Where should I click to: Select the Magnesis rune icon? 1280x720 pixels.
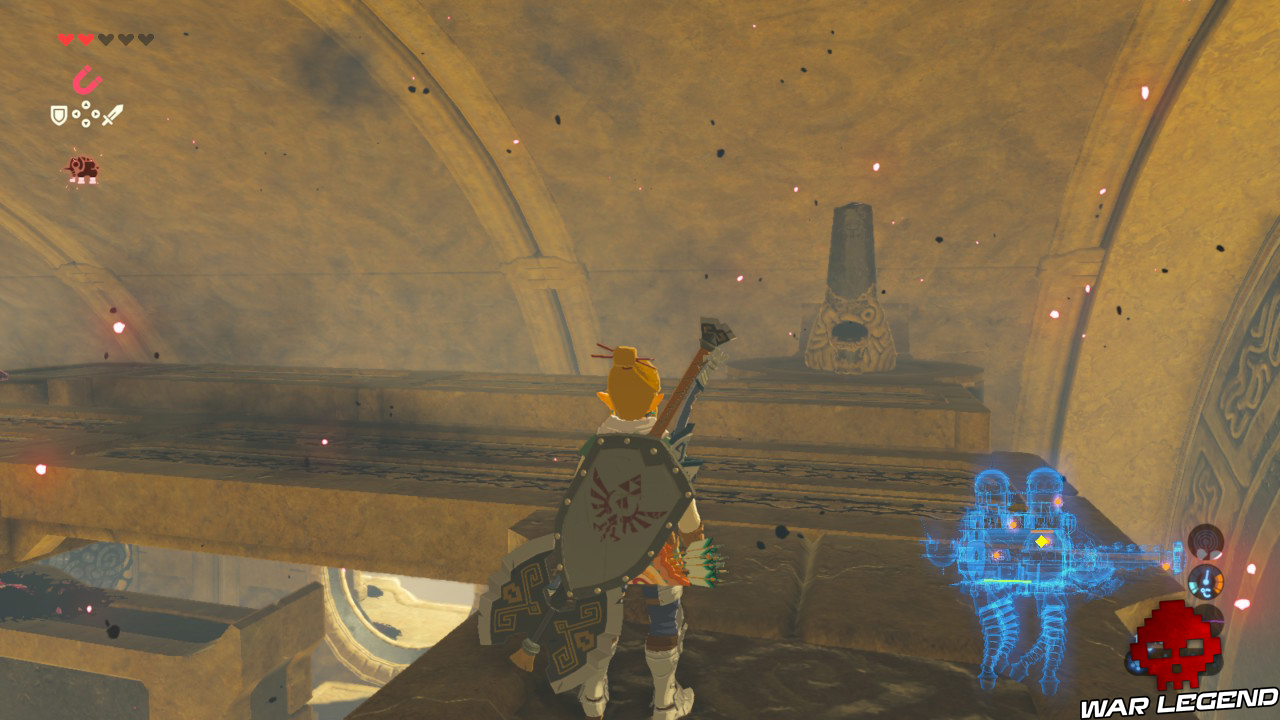(88, 78)
